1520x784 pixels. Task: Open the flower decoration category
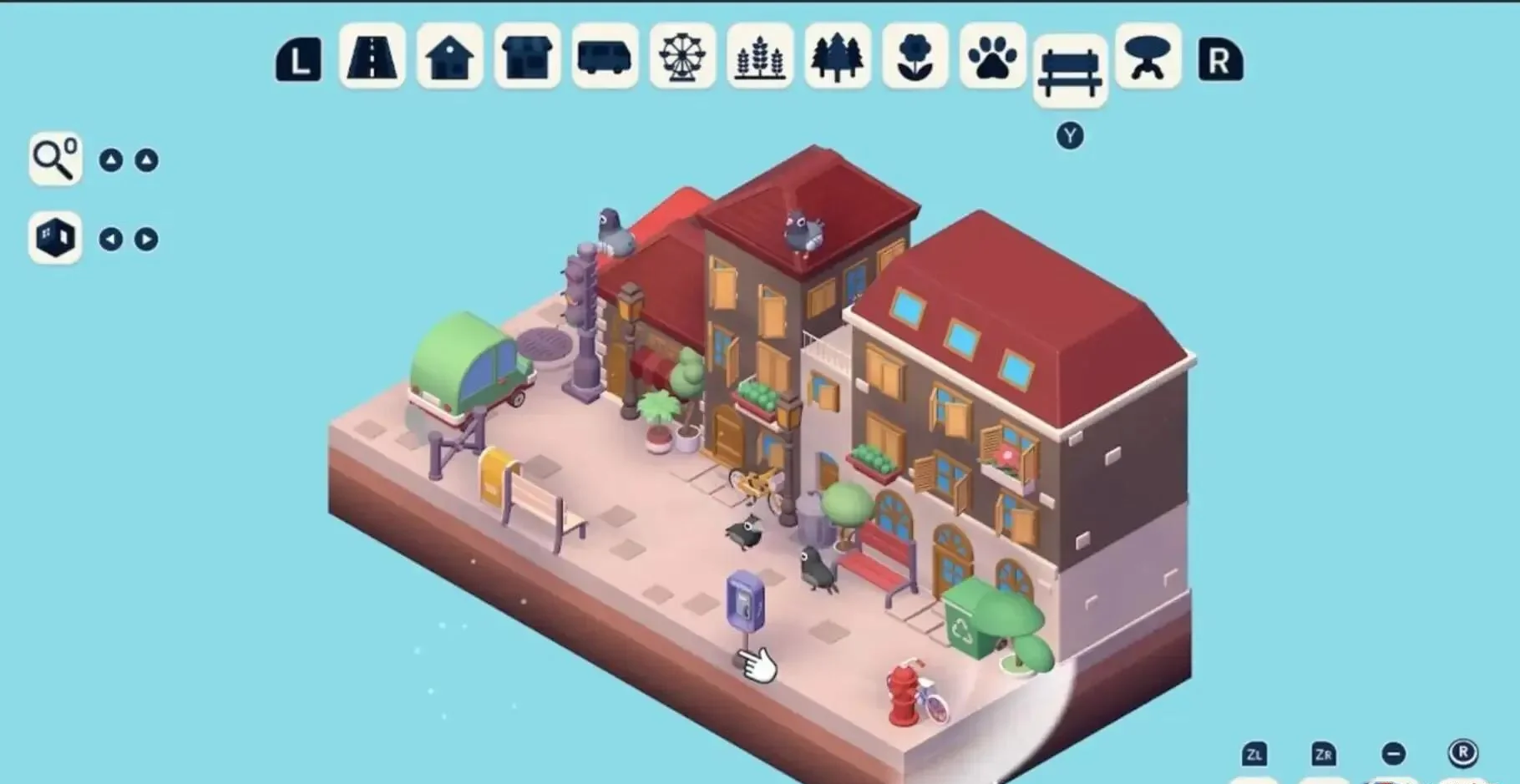point(915,59)
